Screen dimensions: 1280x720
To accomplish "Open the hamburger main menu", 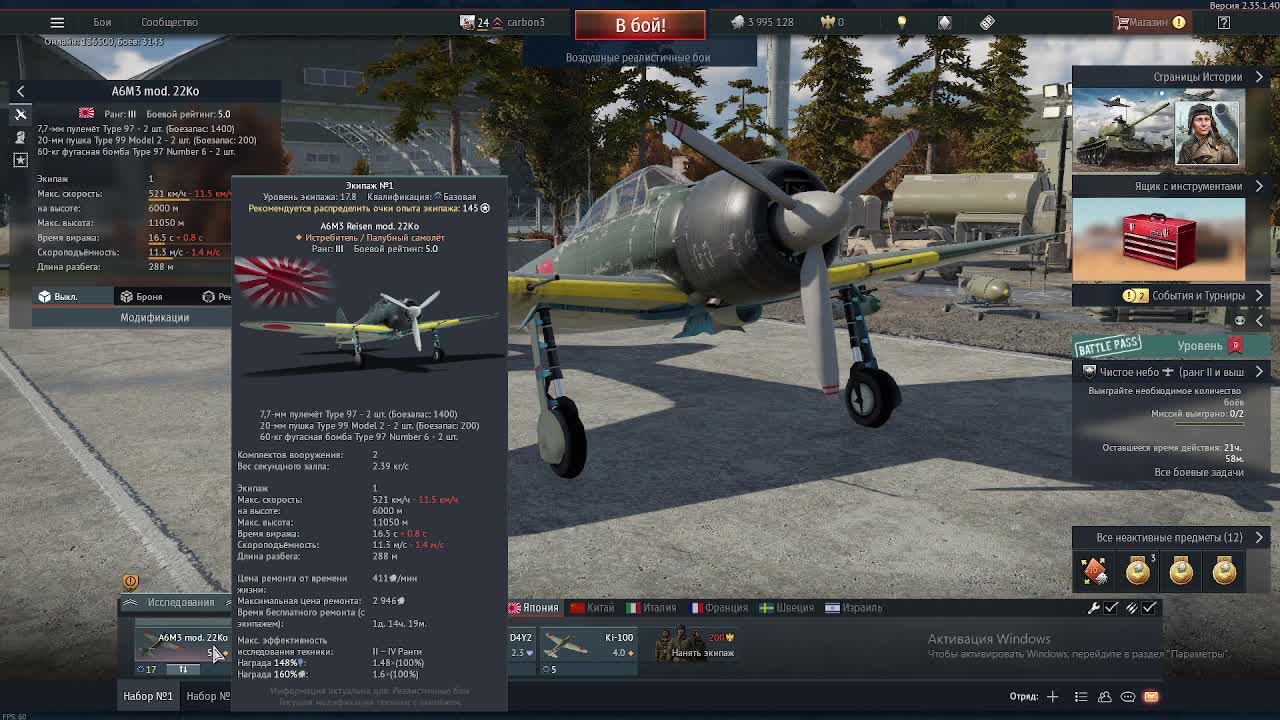I will pyautogui.click(x=57, y=22).
